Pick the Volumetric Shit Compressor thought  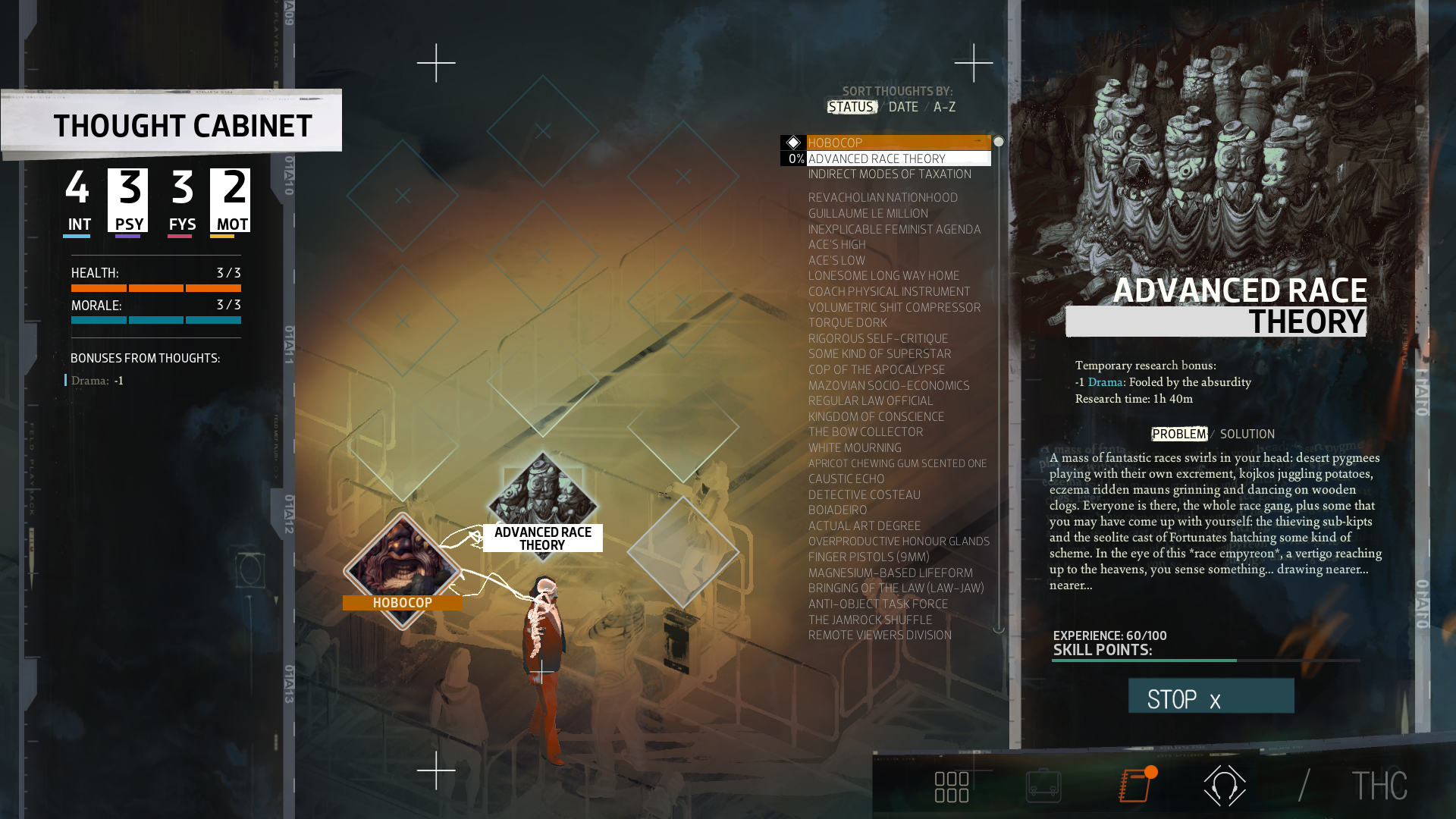click(x=894, y=307)
